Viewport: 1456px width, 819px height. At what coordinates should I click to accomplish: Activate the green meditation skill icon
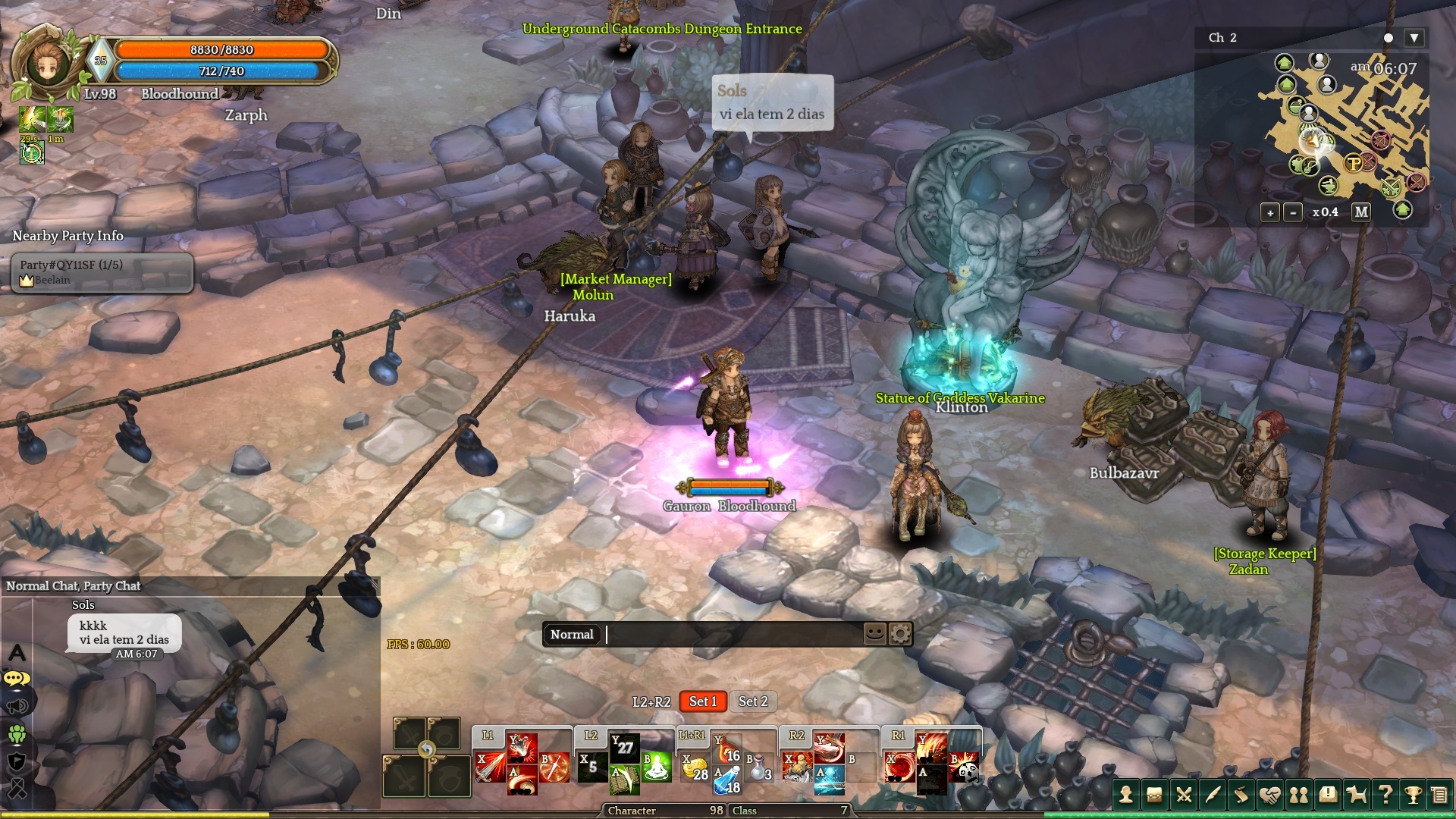coord(656,766)
